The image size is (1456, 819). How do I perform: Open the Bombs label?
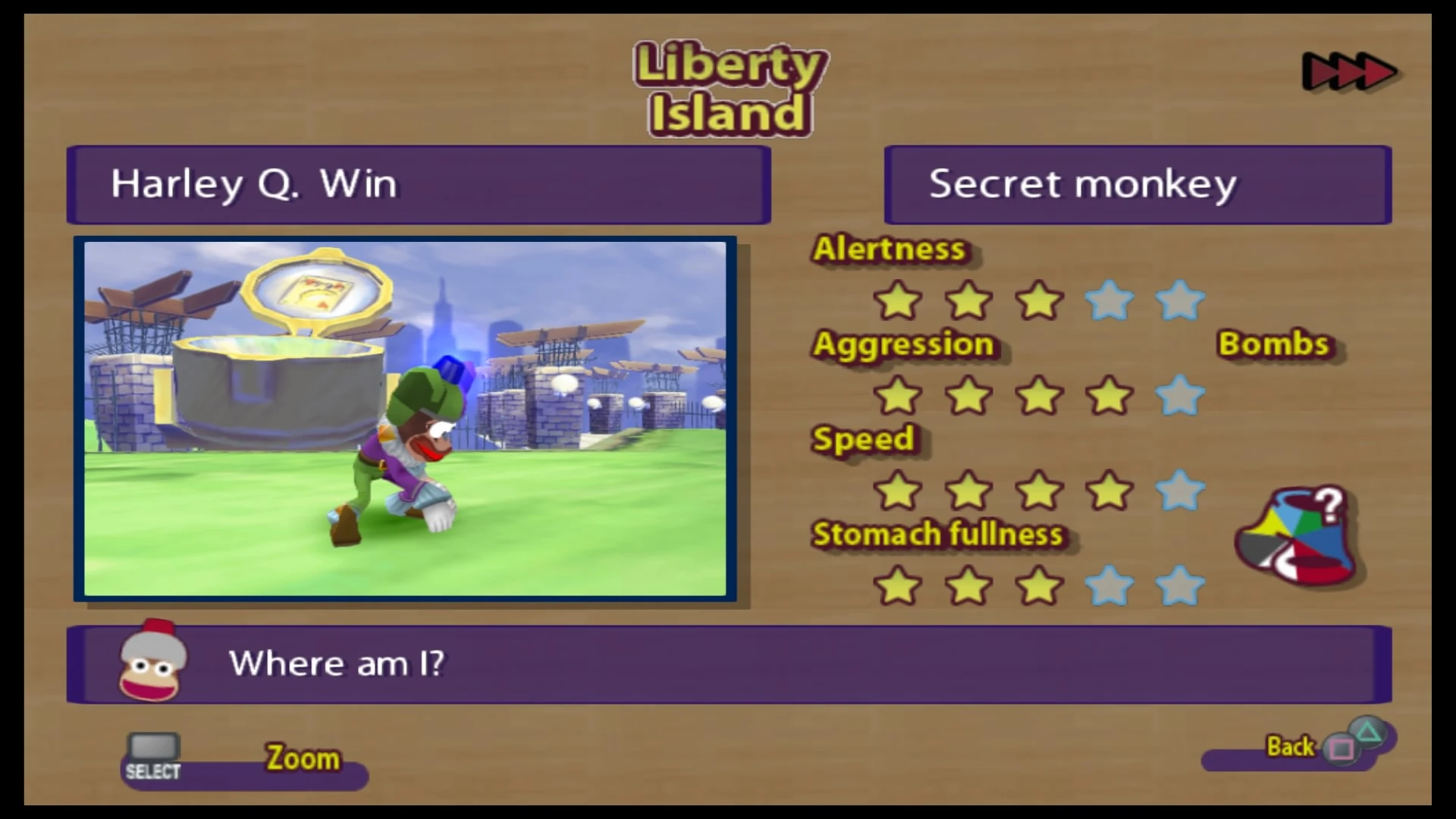1274,344
